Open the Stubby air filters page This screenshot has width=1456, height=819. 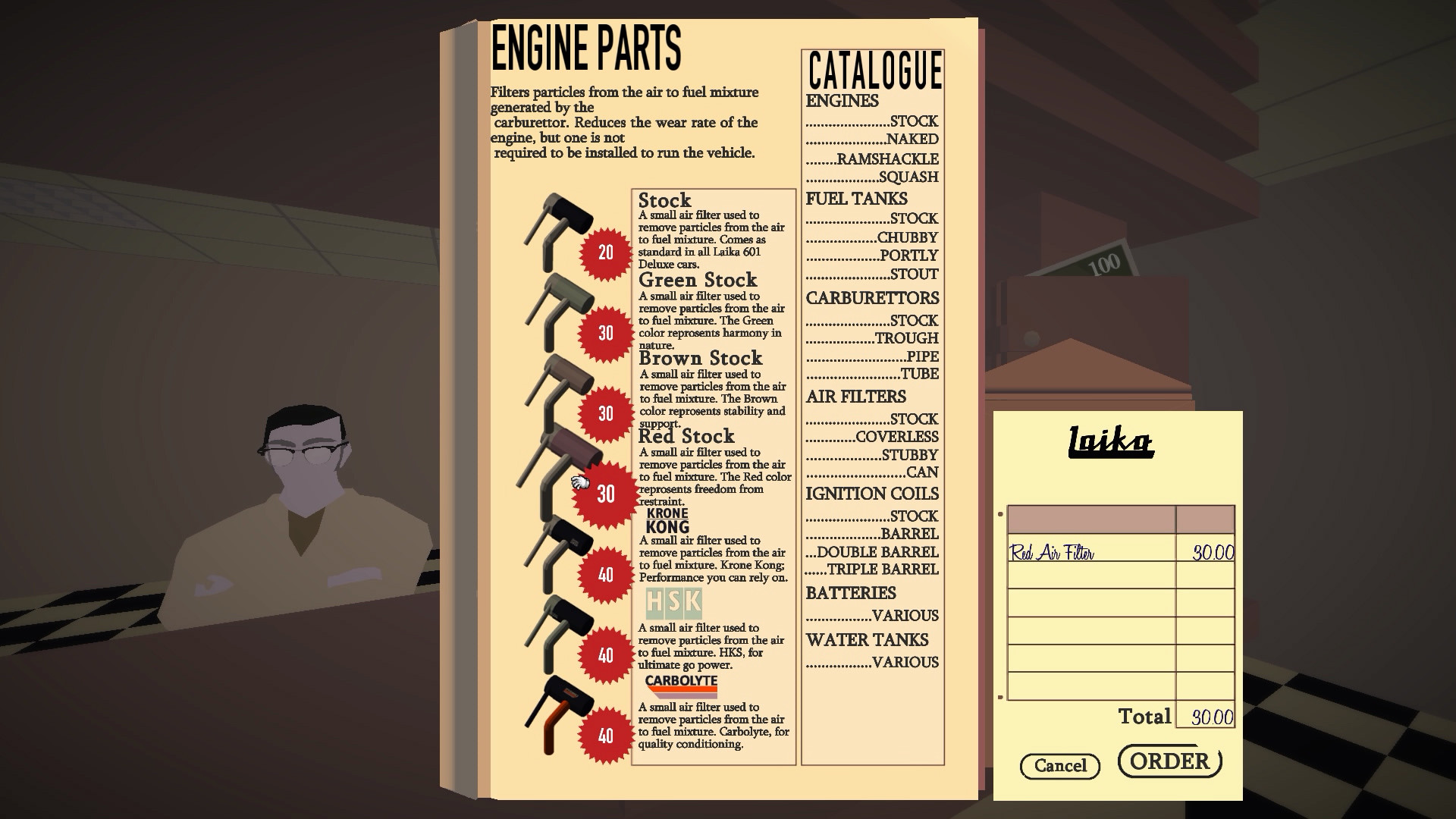pyautogui.click(x=909, y=455)
